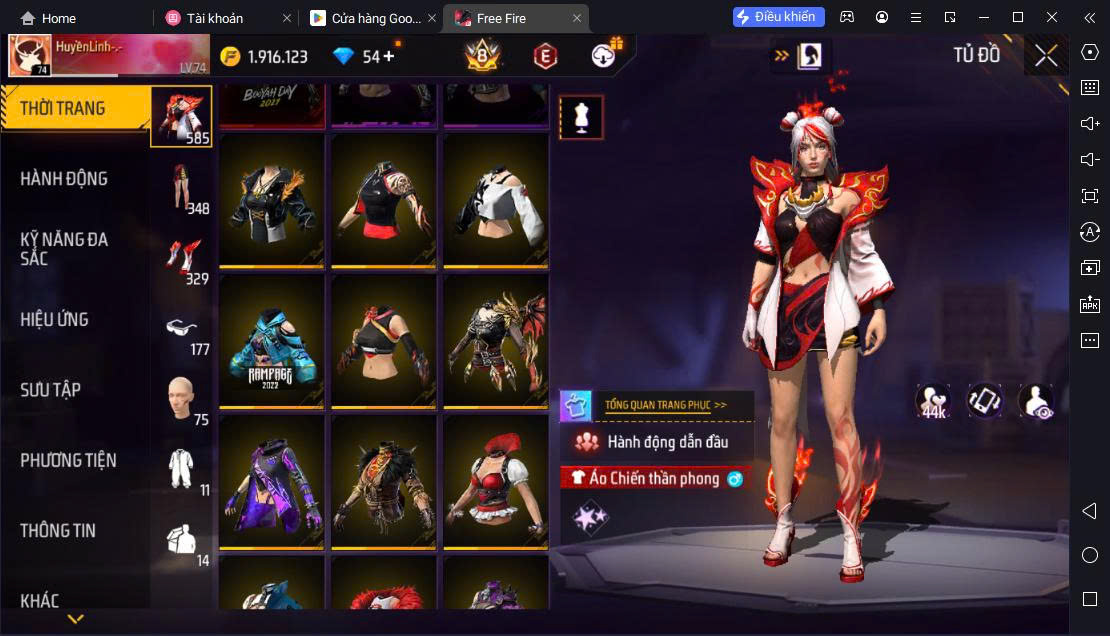Viewport: 1110px width, 636px height.
Task: Switch to Kỹ Năng Đa Sắc tab
Action: tap(64, 249)
